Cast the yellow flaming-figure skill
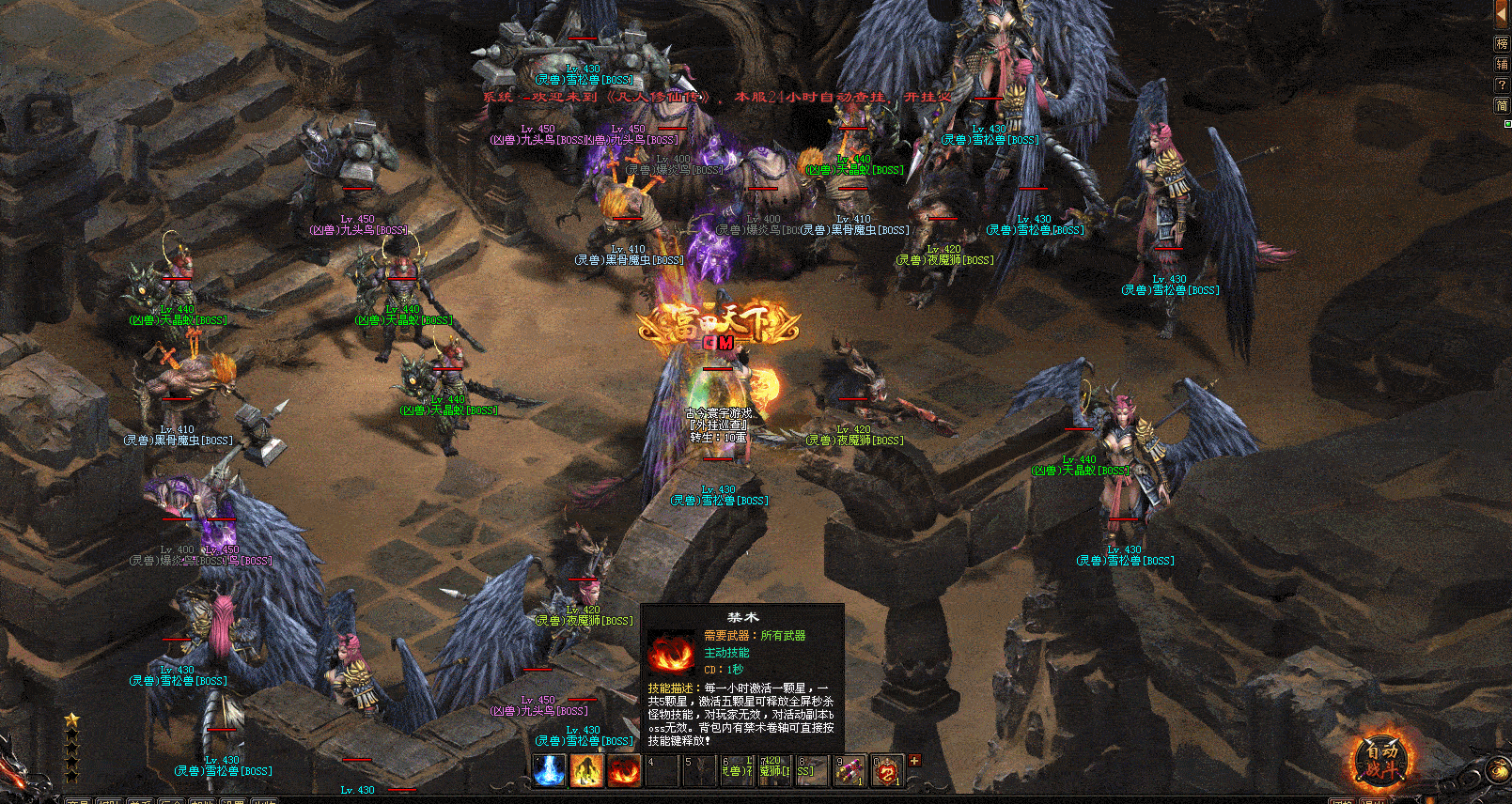 coord(586,770)
